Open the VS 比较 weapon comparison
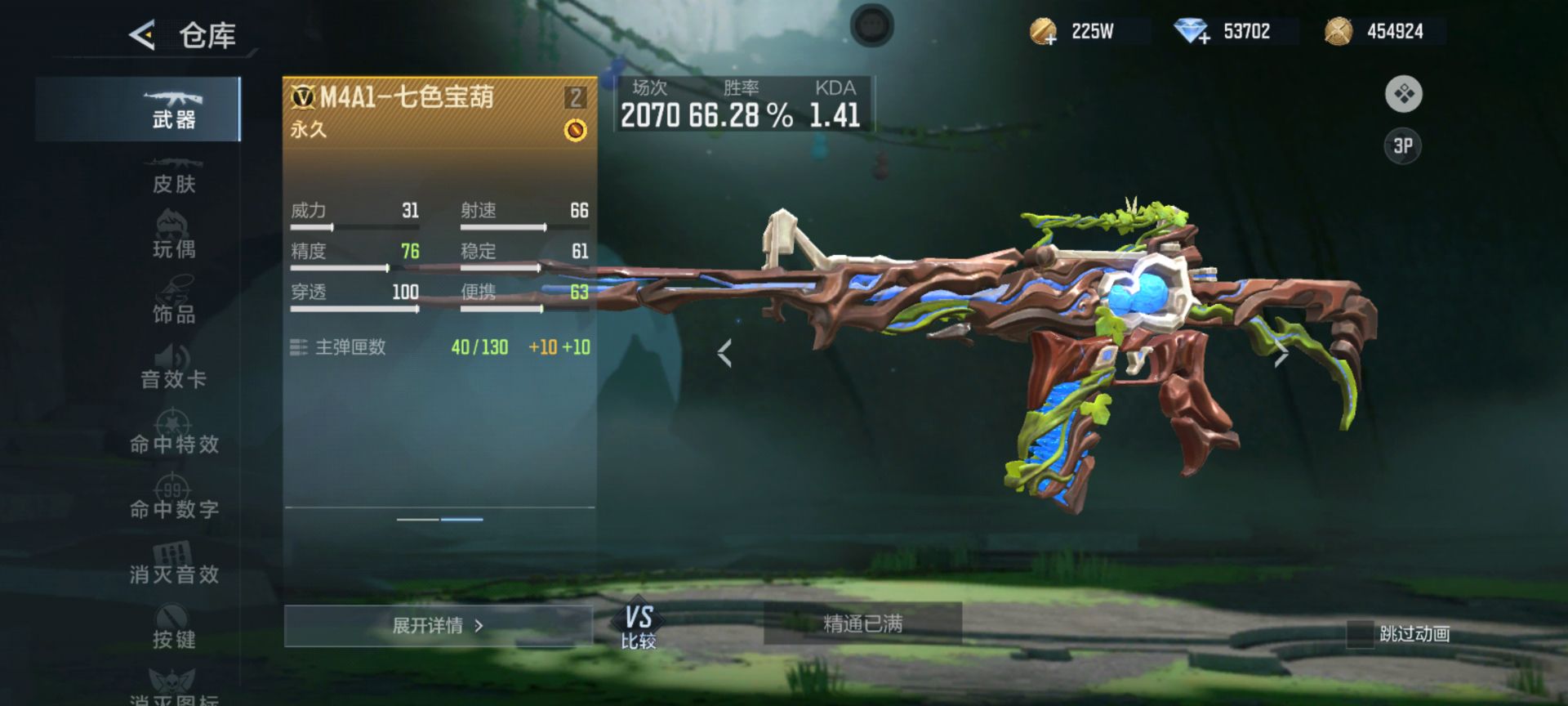 point(639,627)
